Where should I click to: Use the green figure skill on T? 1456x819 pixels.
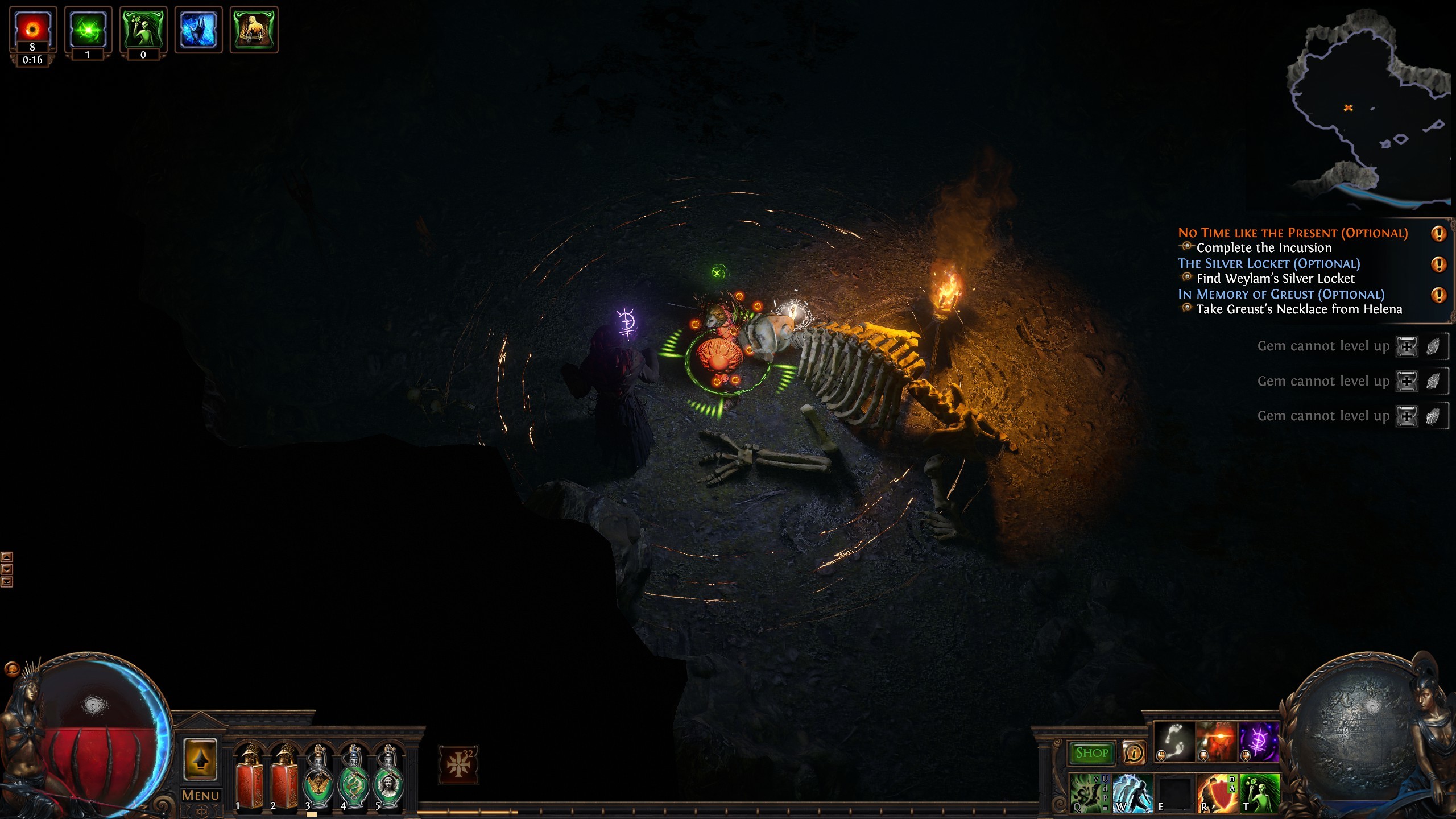(x=1260, y=793)
